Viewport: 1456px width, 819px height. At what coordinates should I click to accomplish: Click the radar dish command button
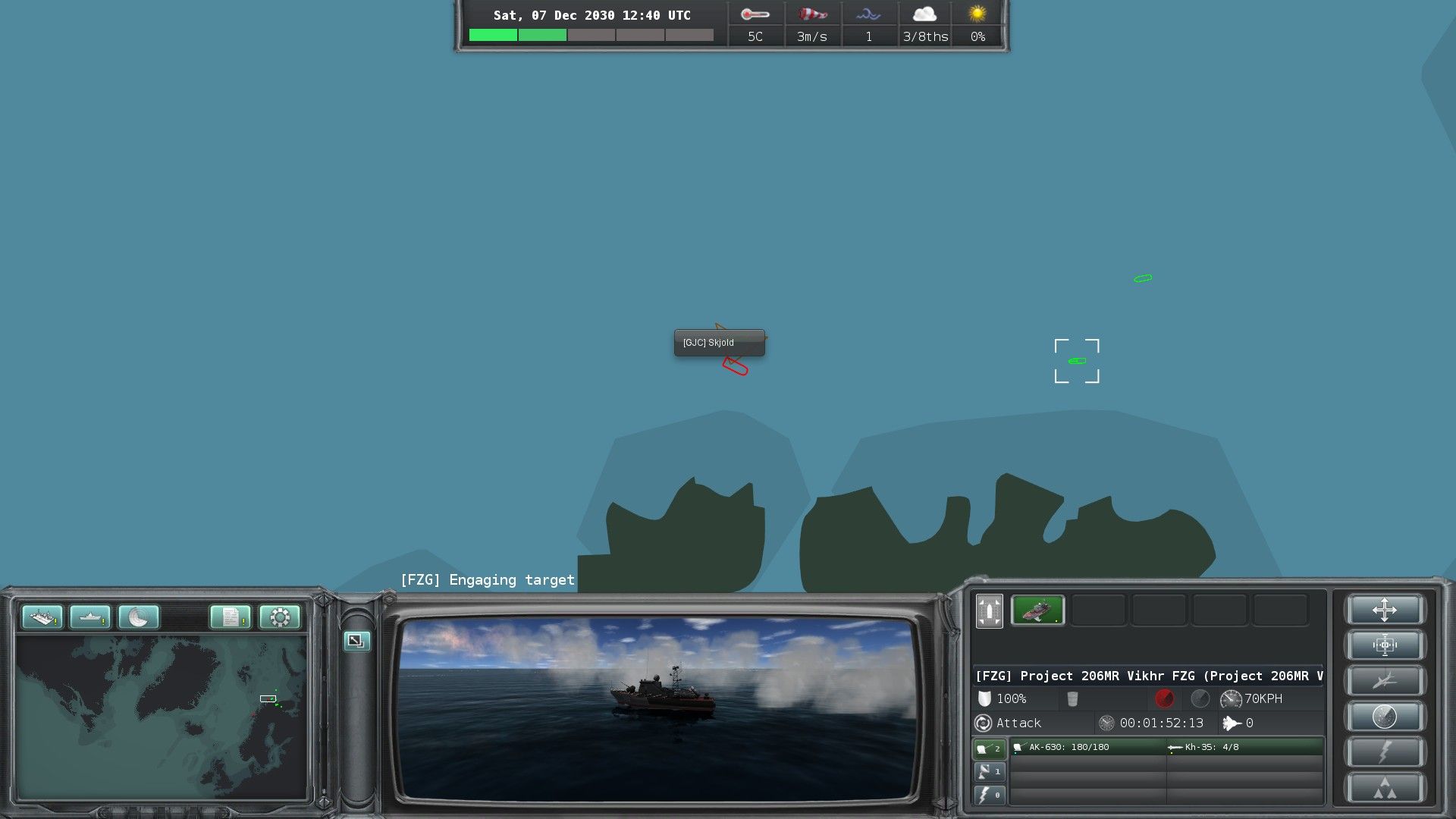(1384, 716)
